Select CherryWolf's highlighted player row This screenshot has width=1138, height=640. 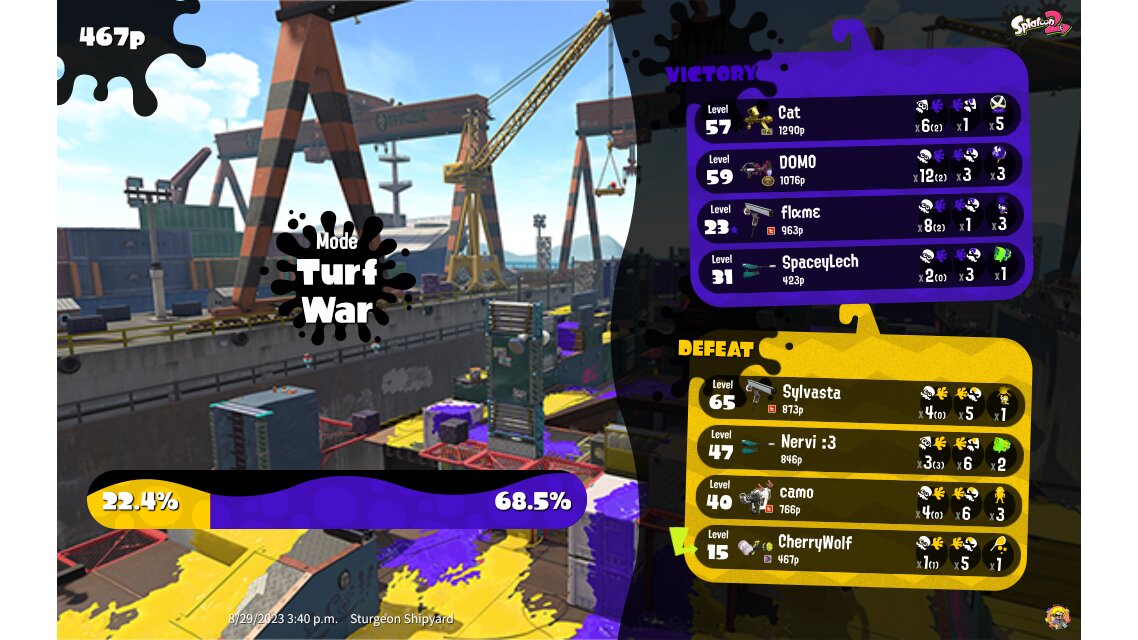point(860,550)
